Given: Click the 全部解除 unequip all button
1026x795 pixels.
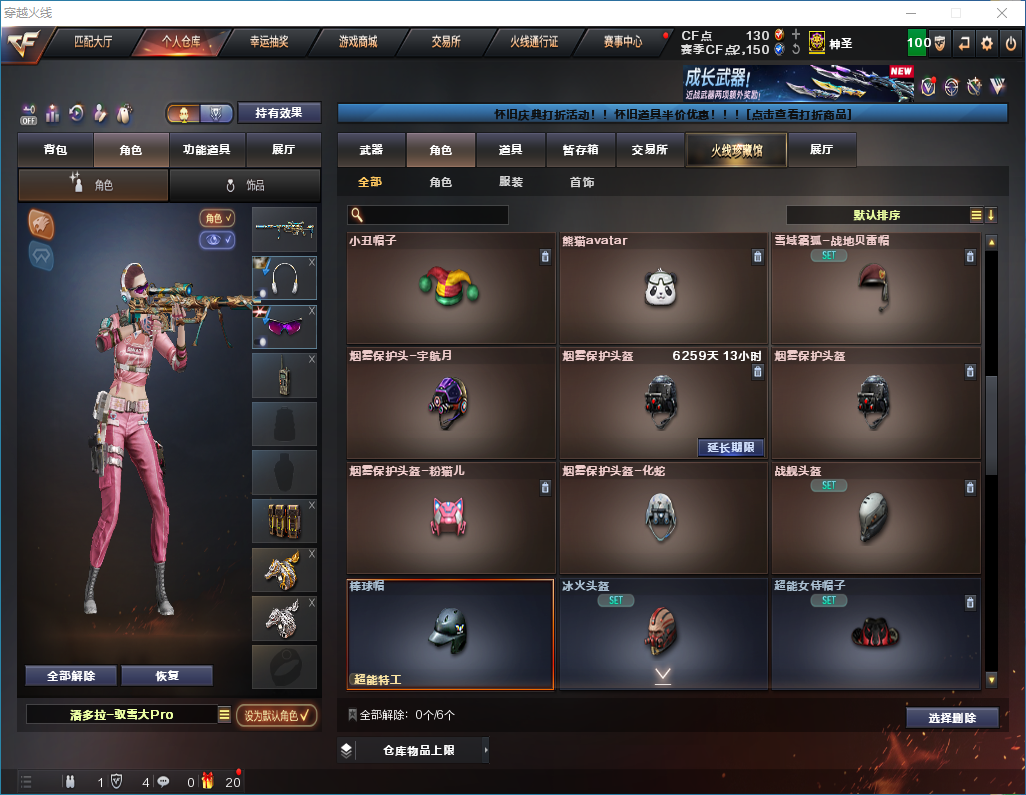Looking at the screenshot, I should tap(70, 675).
